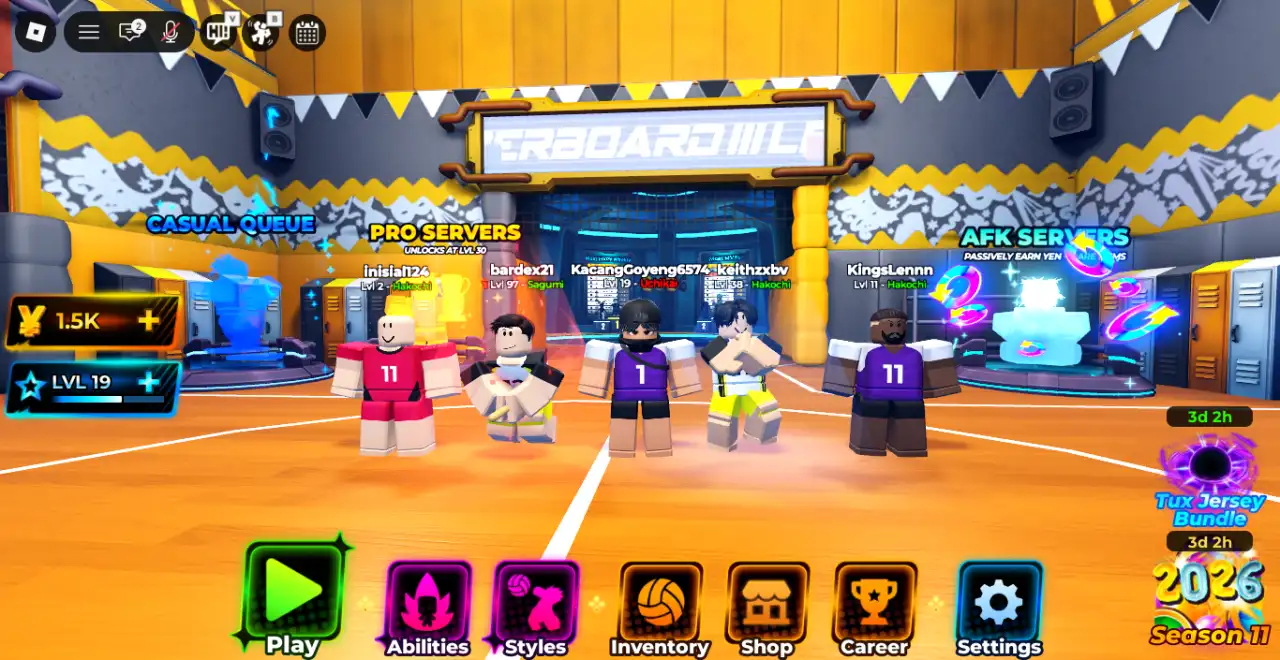This screenshot has width=1280, height=660.
Task: Open the Tux Jersey Bundle offer
Action: tap(1210, 480)
